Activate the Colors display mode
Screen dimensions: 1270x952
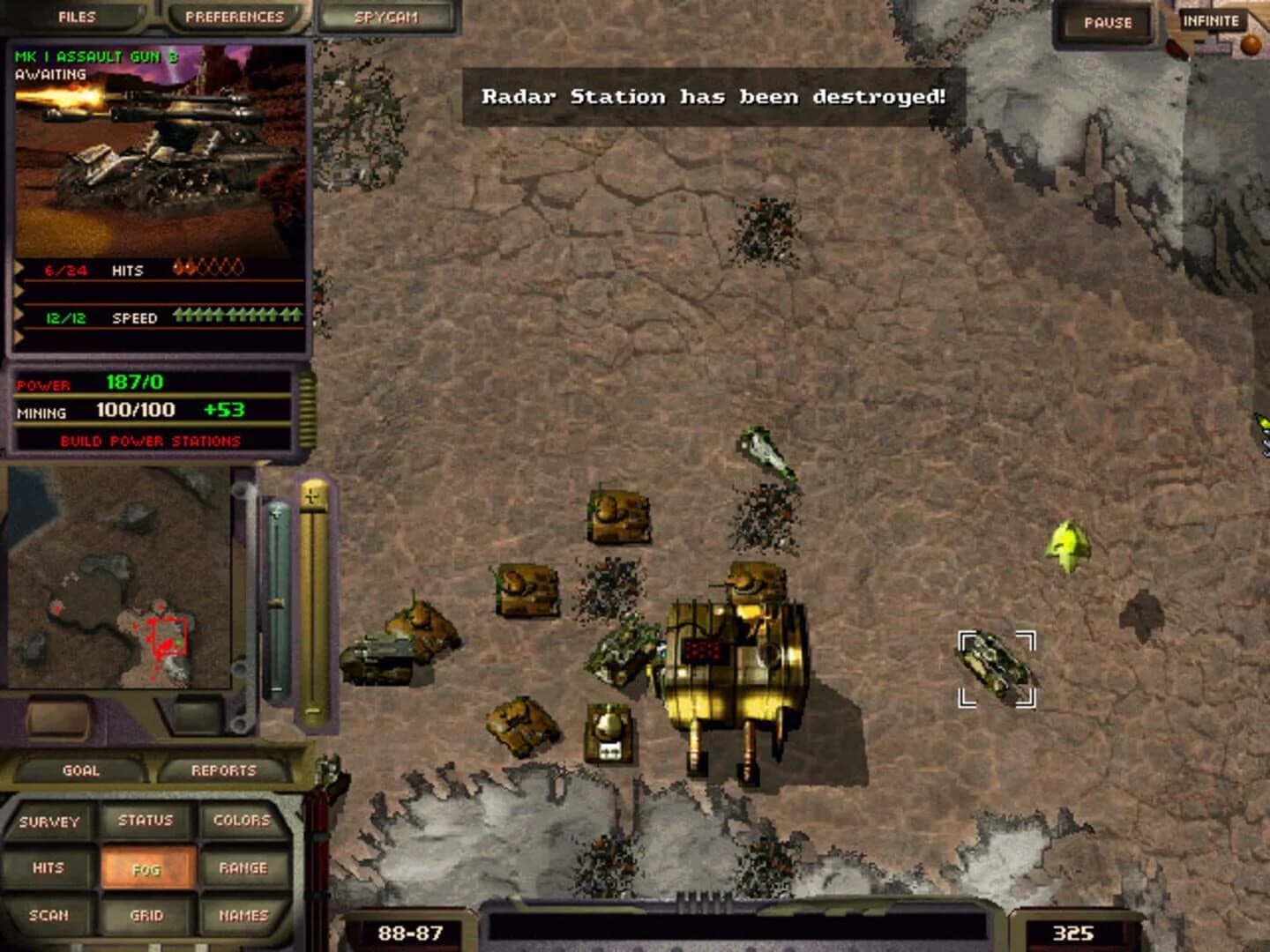243,819
